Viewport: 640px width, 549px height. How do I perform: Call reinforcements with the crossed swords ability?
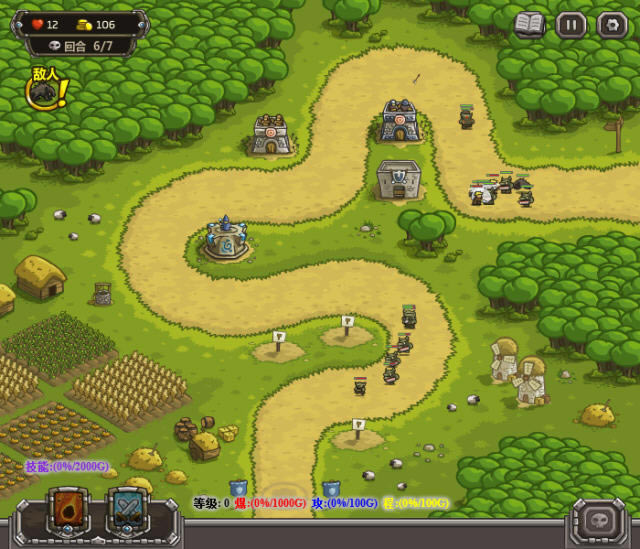[x=128, y=511]
